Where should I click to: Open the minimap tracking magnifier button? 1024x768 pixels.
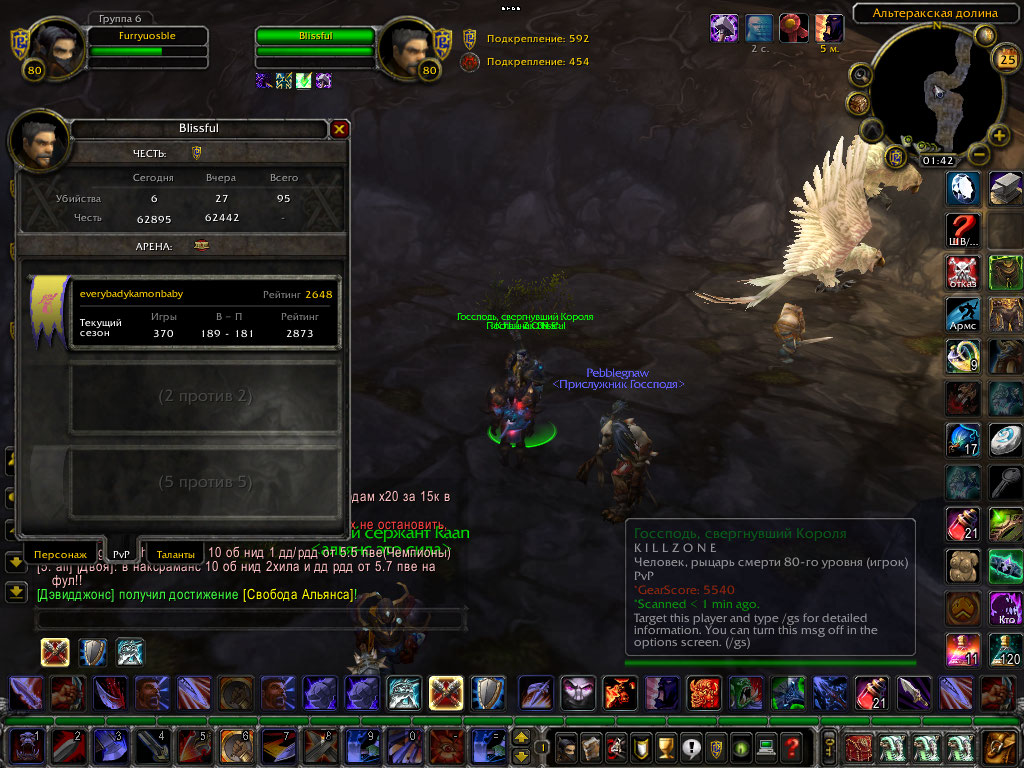860,75
